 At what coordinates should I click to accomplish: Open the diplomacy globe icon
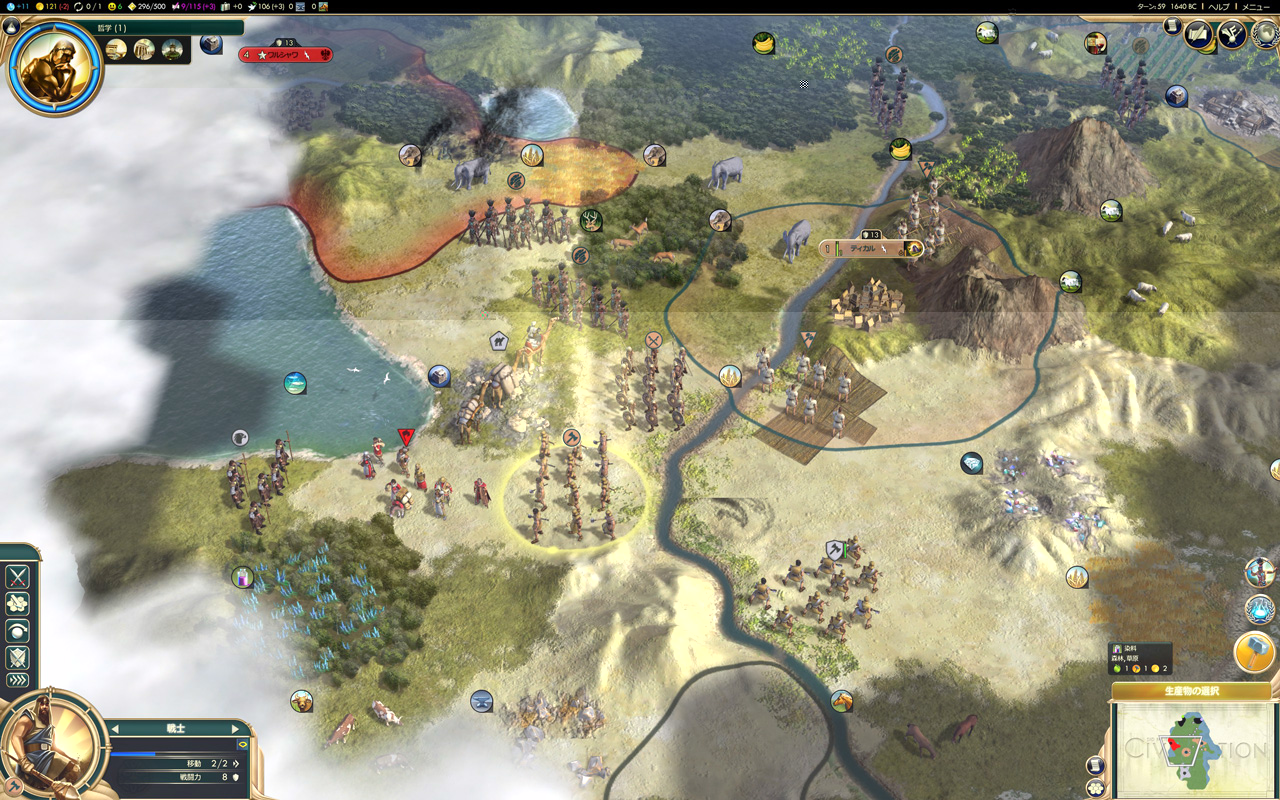tap(1264, 34)
